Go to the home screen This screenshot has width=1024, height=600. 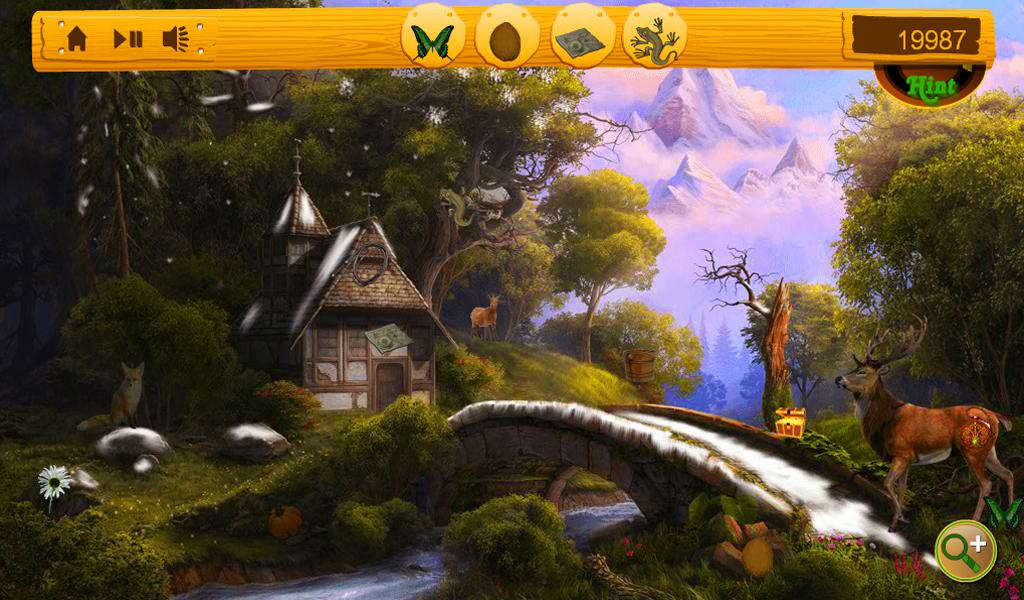(x=77, y=39)
